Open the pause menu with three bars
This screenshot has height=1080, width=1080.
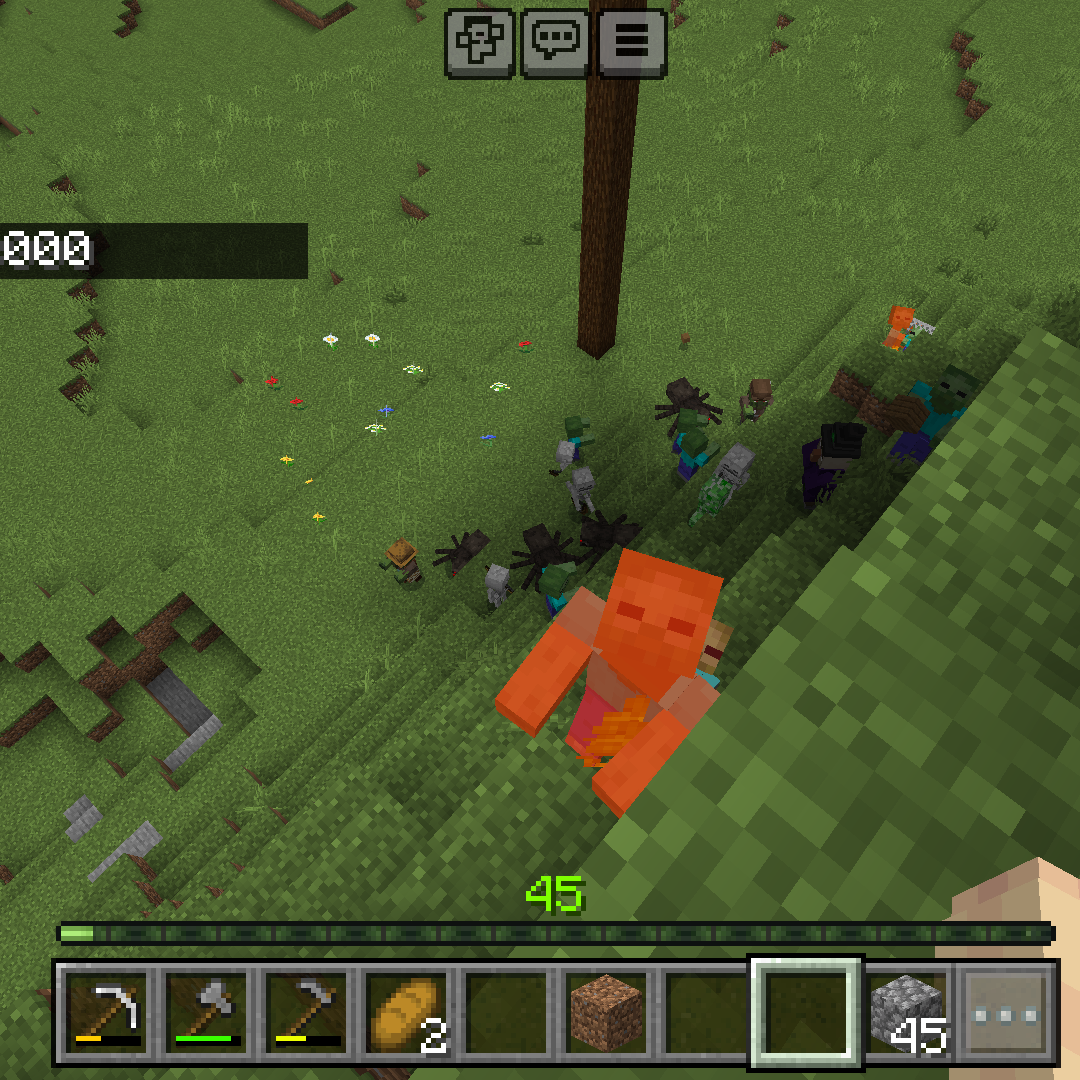[632, 42]
